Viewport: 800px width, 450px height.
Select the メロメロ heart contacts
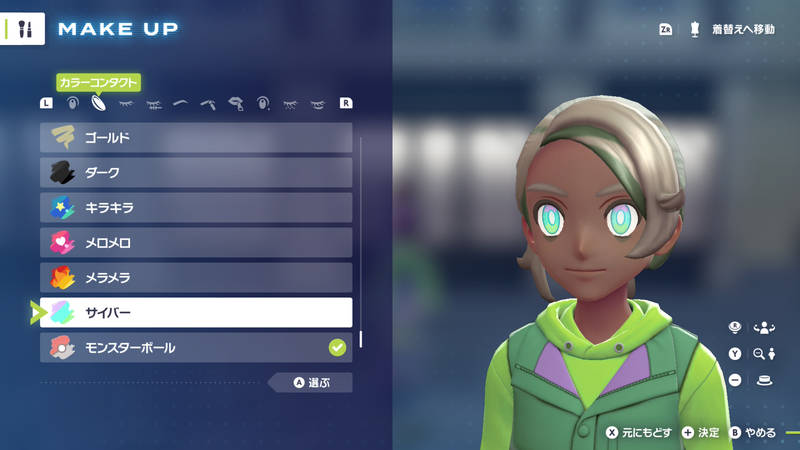(x=196, y=243)
